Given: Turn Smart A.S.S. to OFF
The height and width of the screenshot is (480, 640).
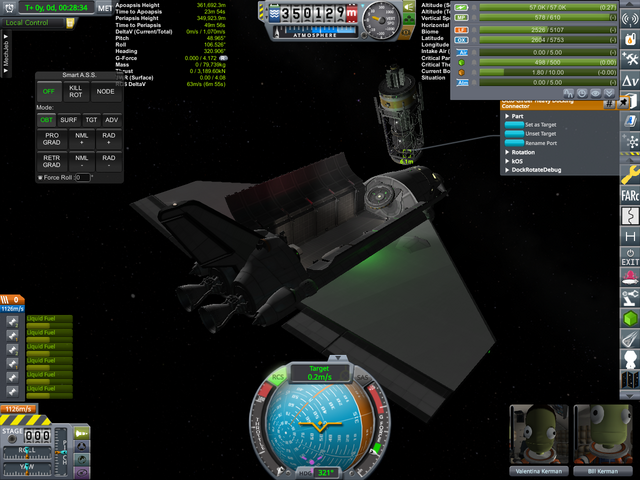Looking at the screenshot, I should point(48,92).
